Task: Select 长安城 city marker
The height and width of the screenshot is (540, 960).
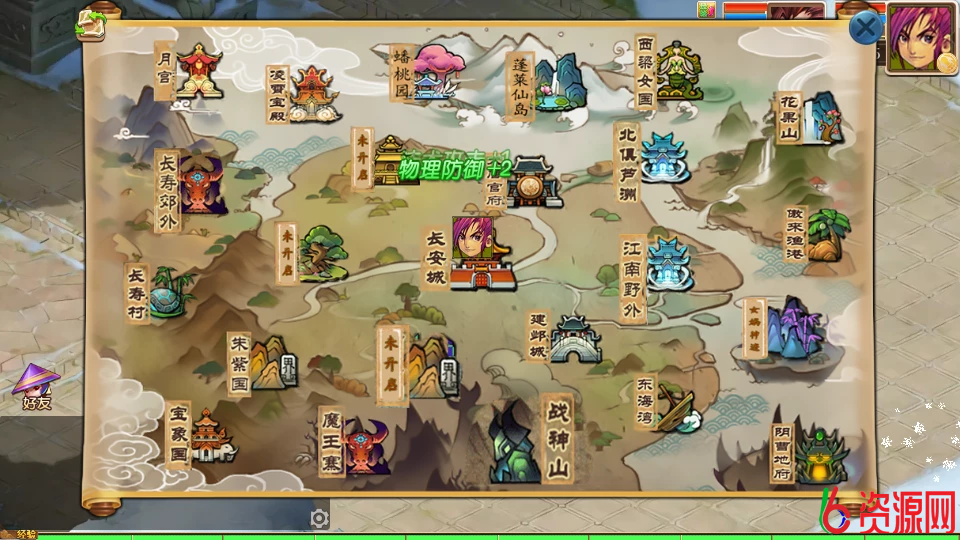Action: pos(481,254)
